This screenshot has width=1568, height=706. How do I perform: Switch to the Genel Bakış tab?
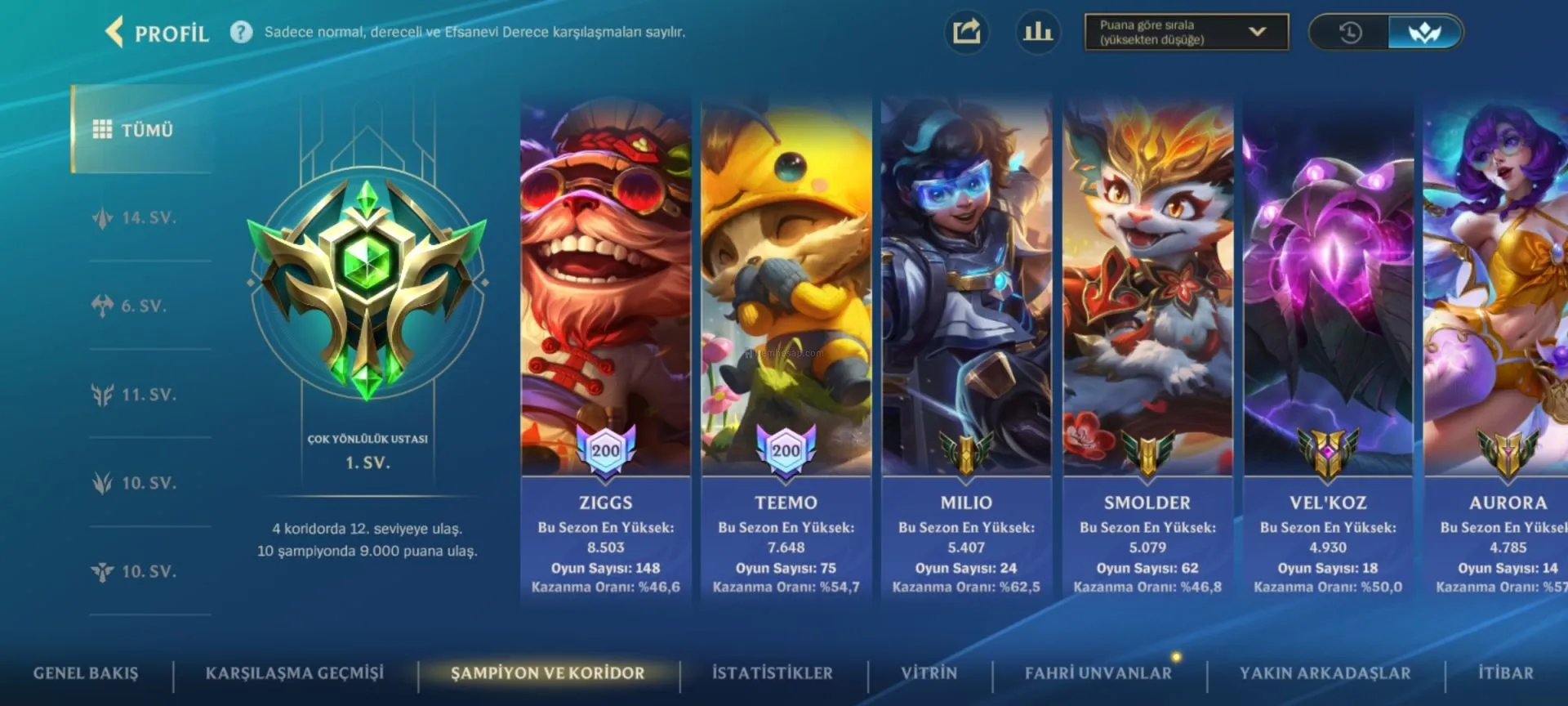(x=86, y=673)
